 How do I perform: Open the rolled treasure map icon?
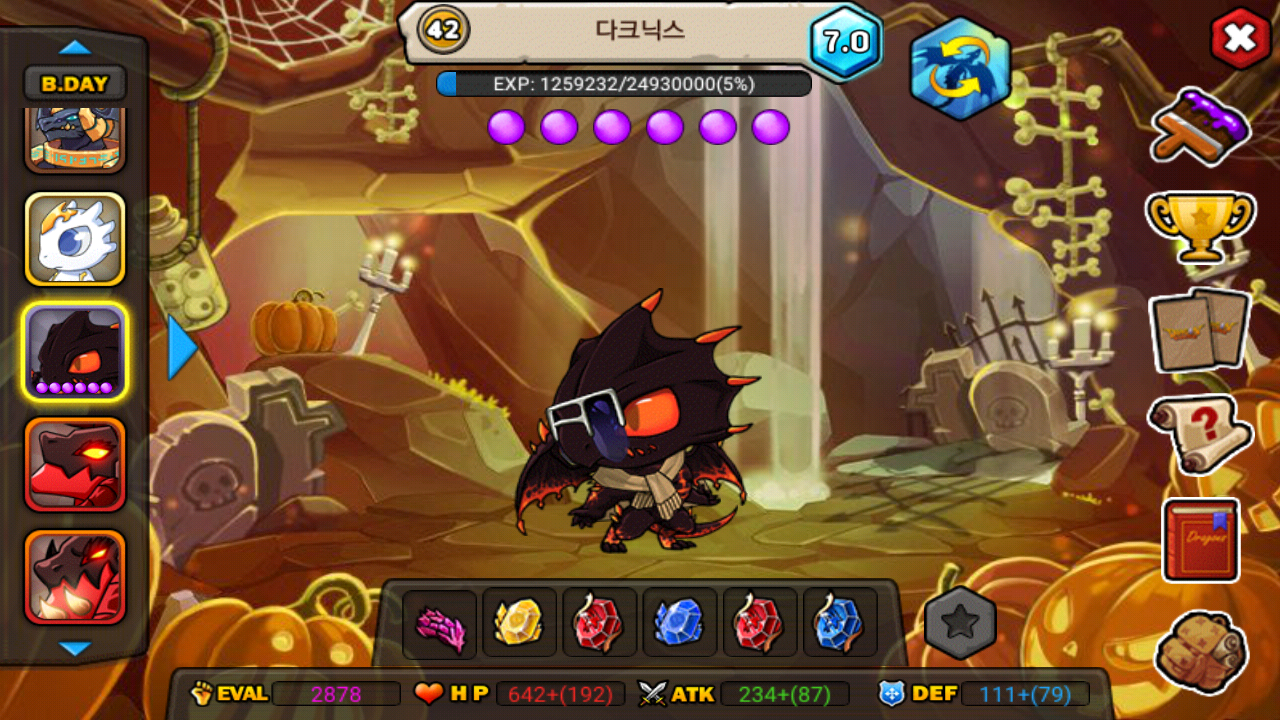point(1200,651)
